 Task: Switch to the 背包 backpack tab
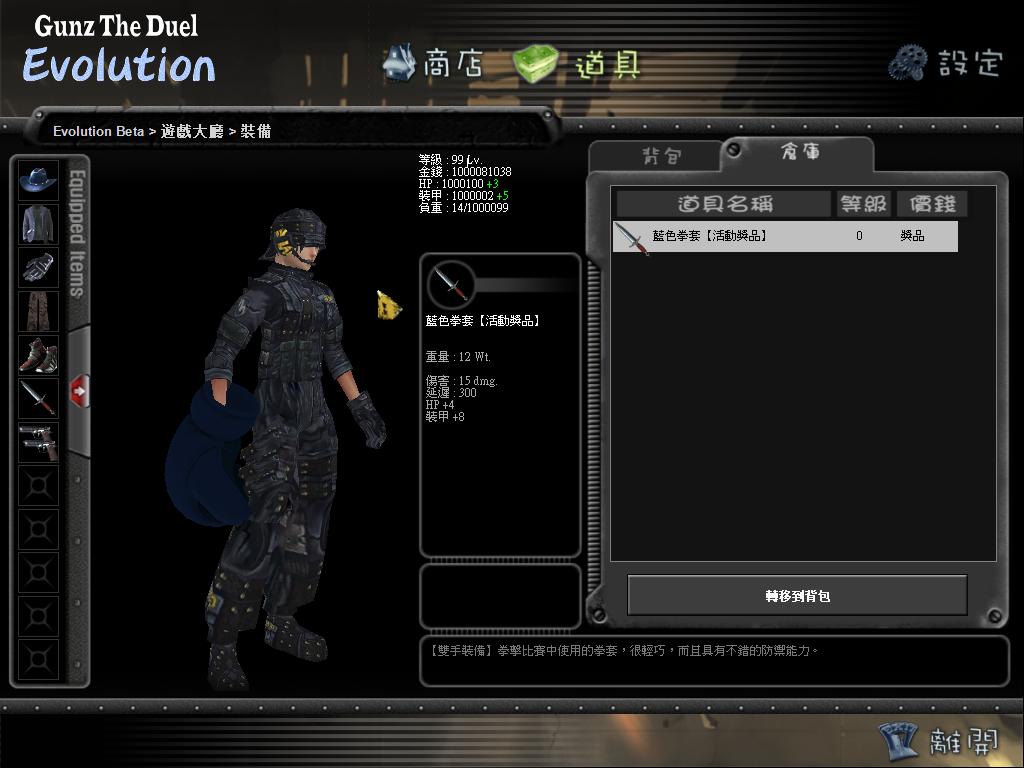coord(660,156)
